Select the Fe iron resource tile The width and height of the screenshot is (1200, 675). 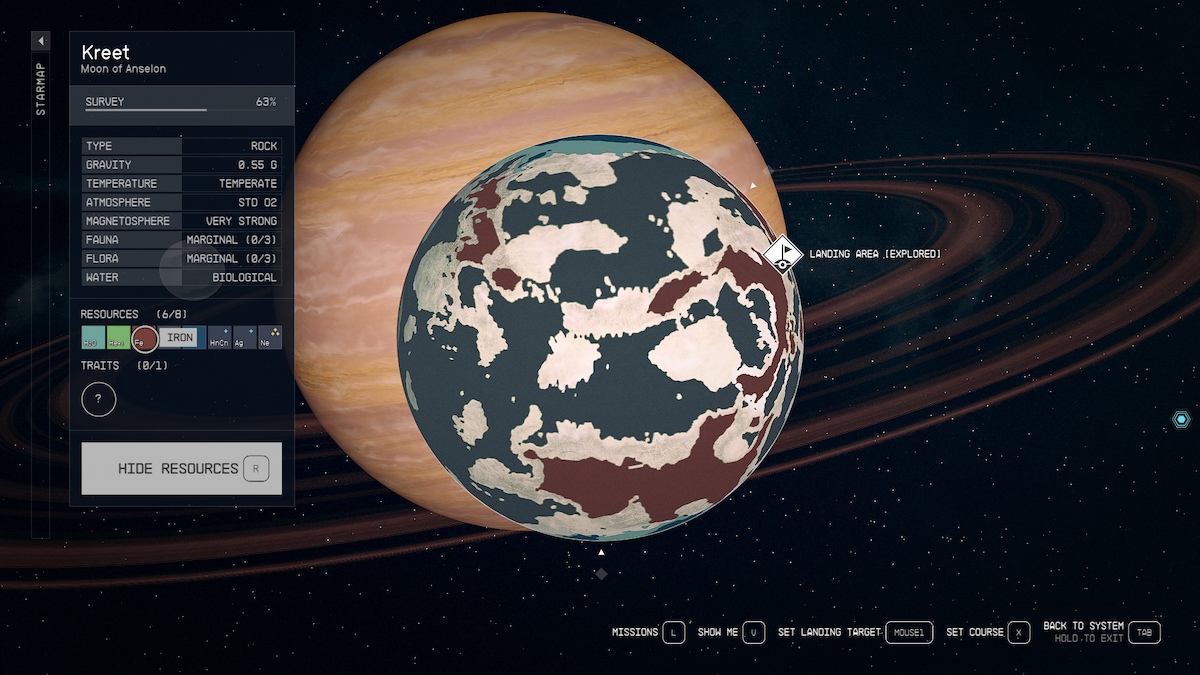tap(145, 339)
